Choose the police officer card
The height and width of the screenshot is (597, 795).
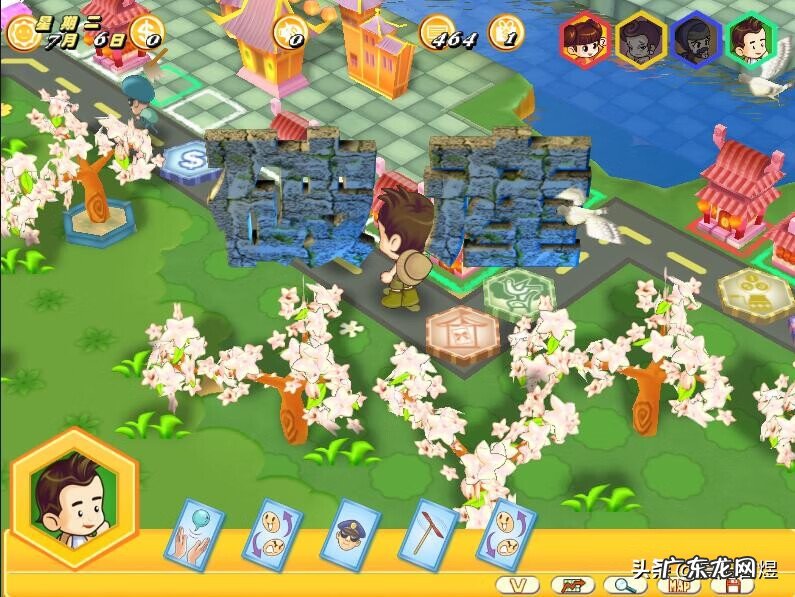350,533
